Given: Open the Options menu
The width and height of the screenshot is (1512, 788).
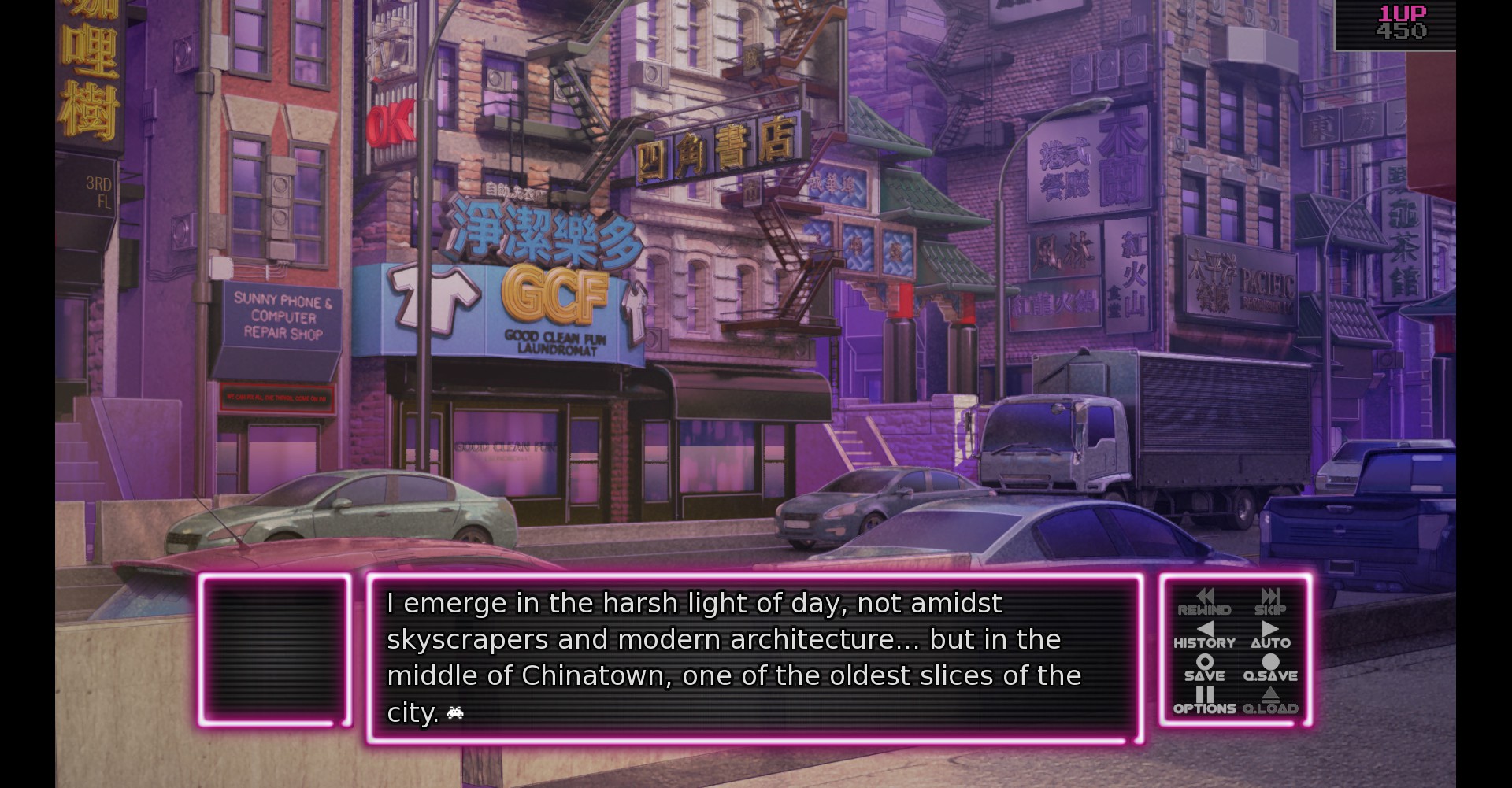Looking at the screenshot, I should [x=1204, y=701].
